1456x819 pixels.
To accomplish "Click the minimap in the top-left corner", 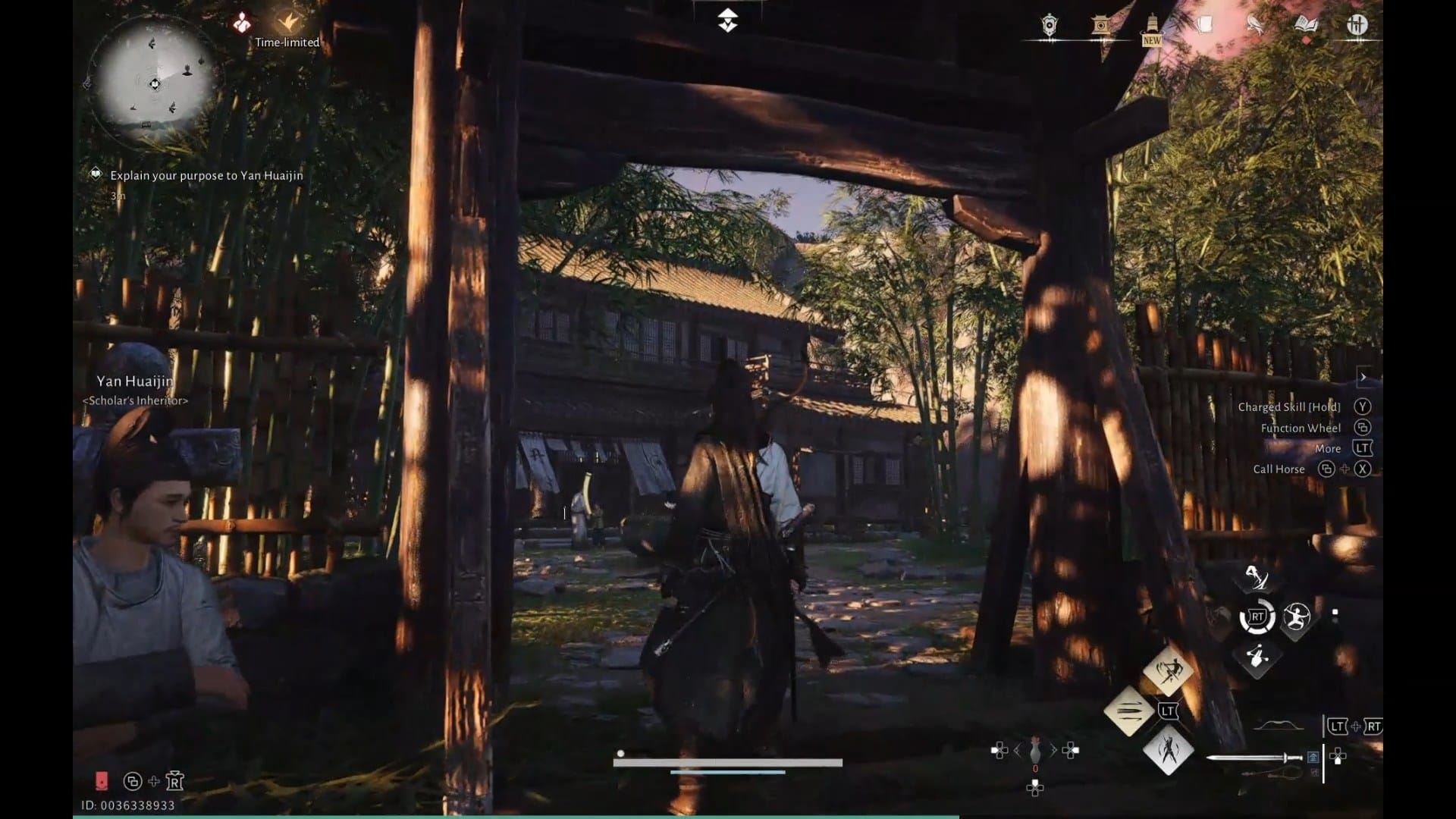I will click(x=155, y=85).
